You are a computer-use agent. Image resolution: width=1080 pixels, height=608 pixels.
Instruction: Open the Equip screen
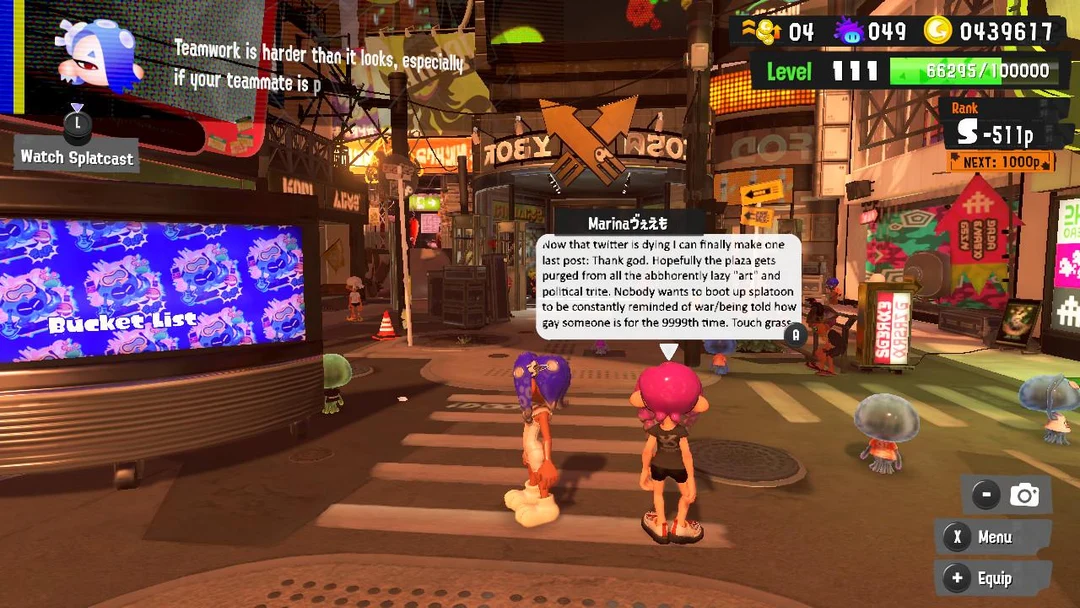[993, 578]
